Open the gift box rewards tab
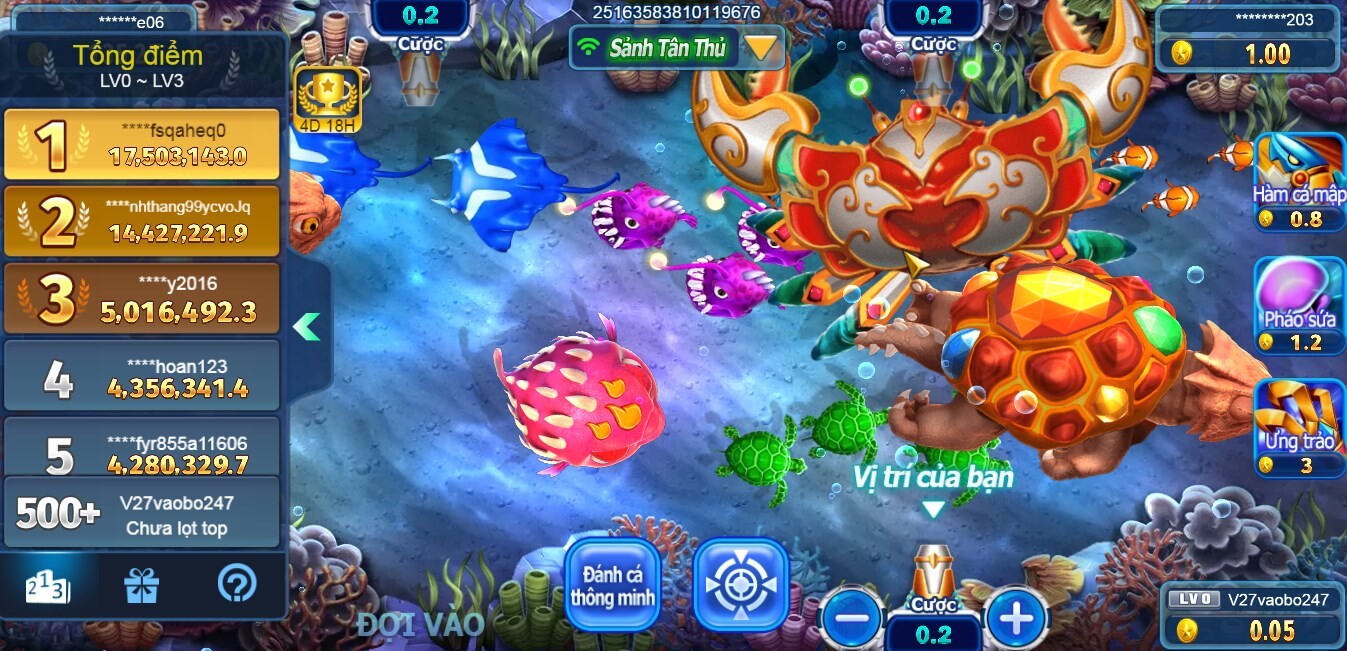1347x651 pixels. [x=141, y=585]
